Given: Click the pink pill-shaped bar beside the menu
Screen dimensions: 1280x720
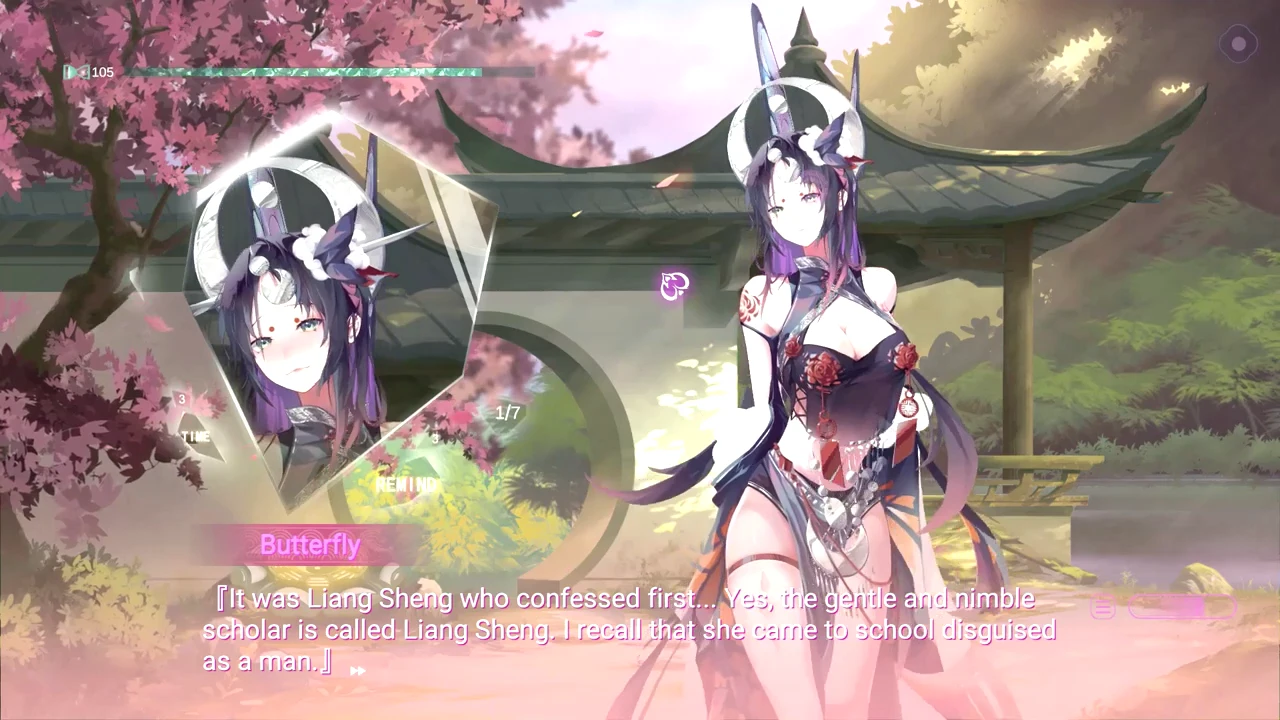Looking at the screenshot, I should [x=1181, y=608].
